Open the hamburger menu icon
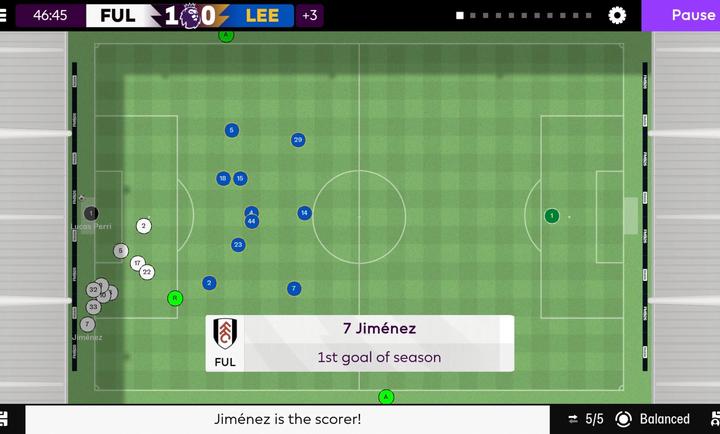720x434 pixels. point(4,16)
